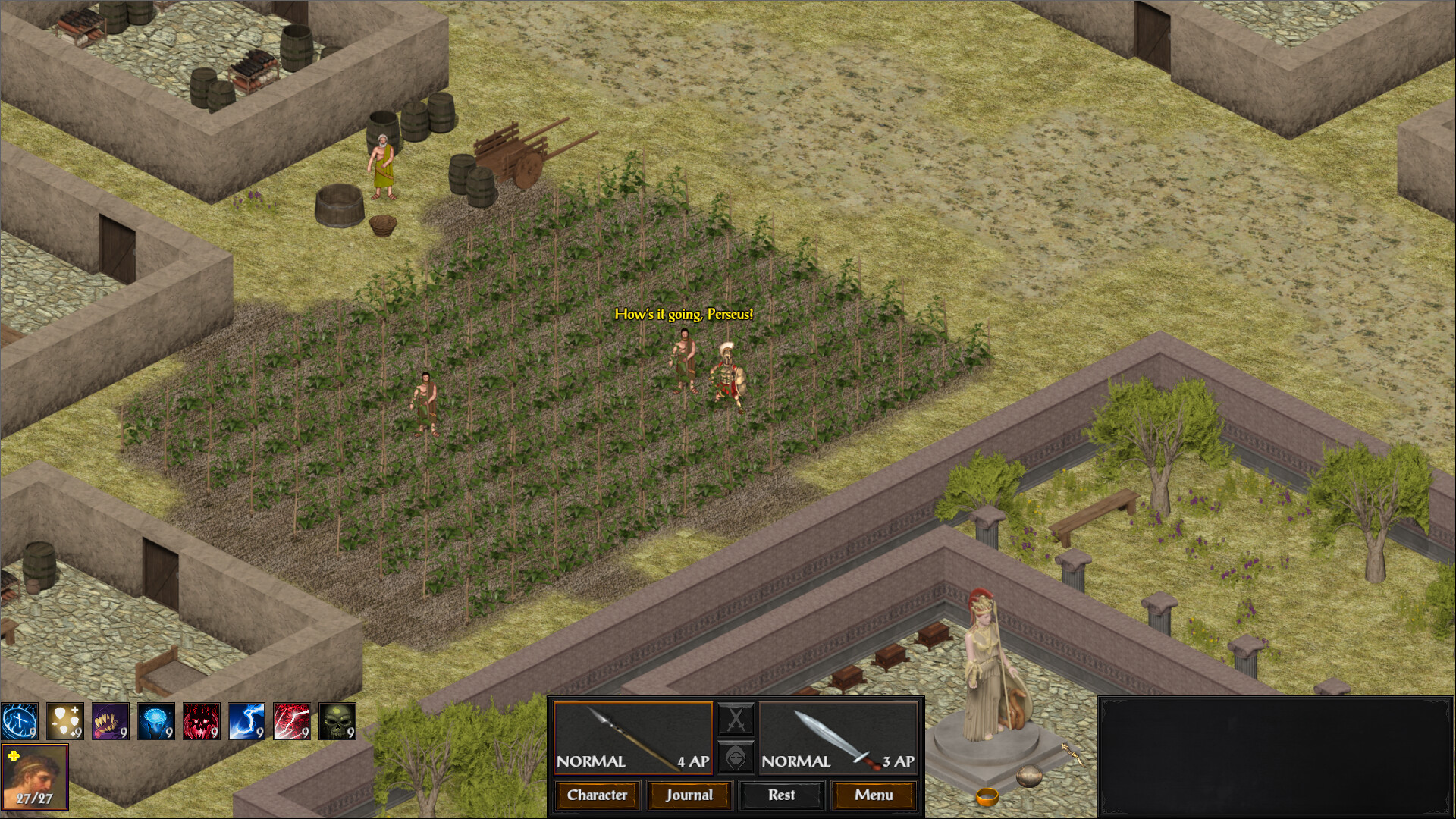This screenshot has width=1456, height=819.
Task: Toggle the hooded figure stealth mode
Action: tap(736, 758)
